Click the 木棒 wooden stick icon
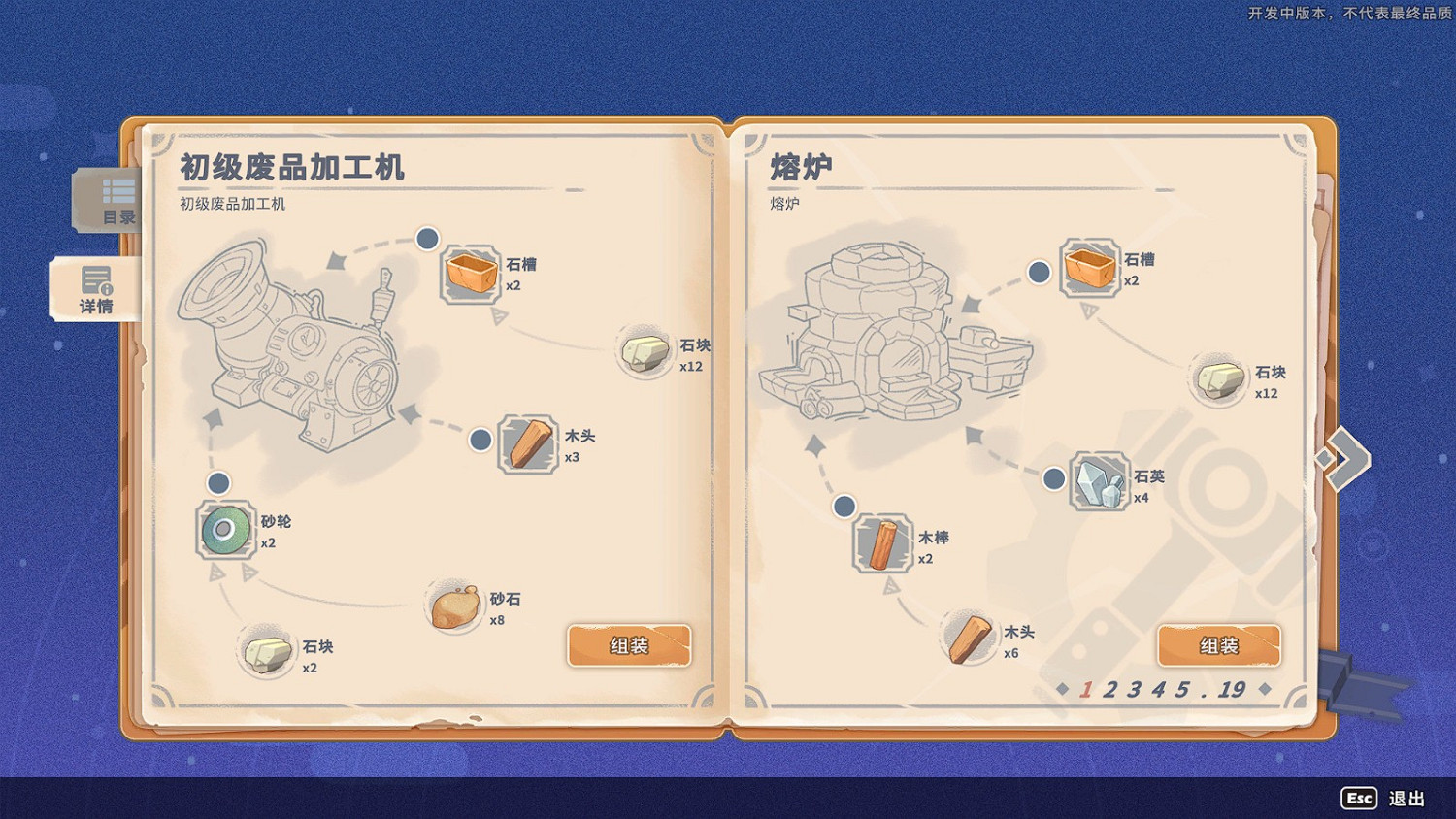The height and width of the screenshot is (819, 1456). coord(884,545)
